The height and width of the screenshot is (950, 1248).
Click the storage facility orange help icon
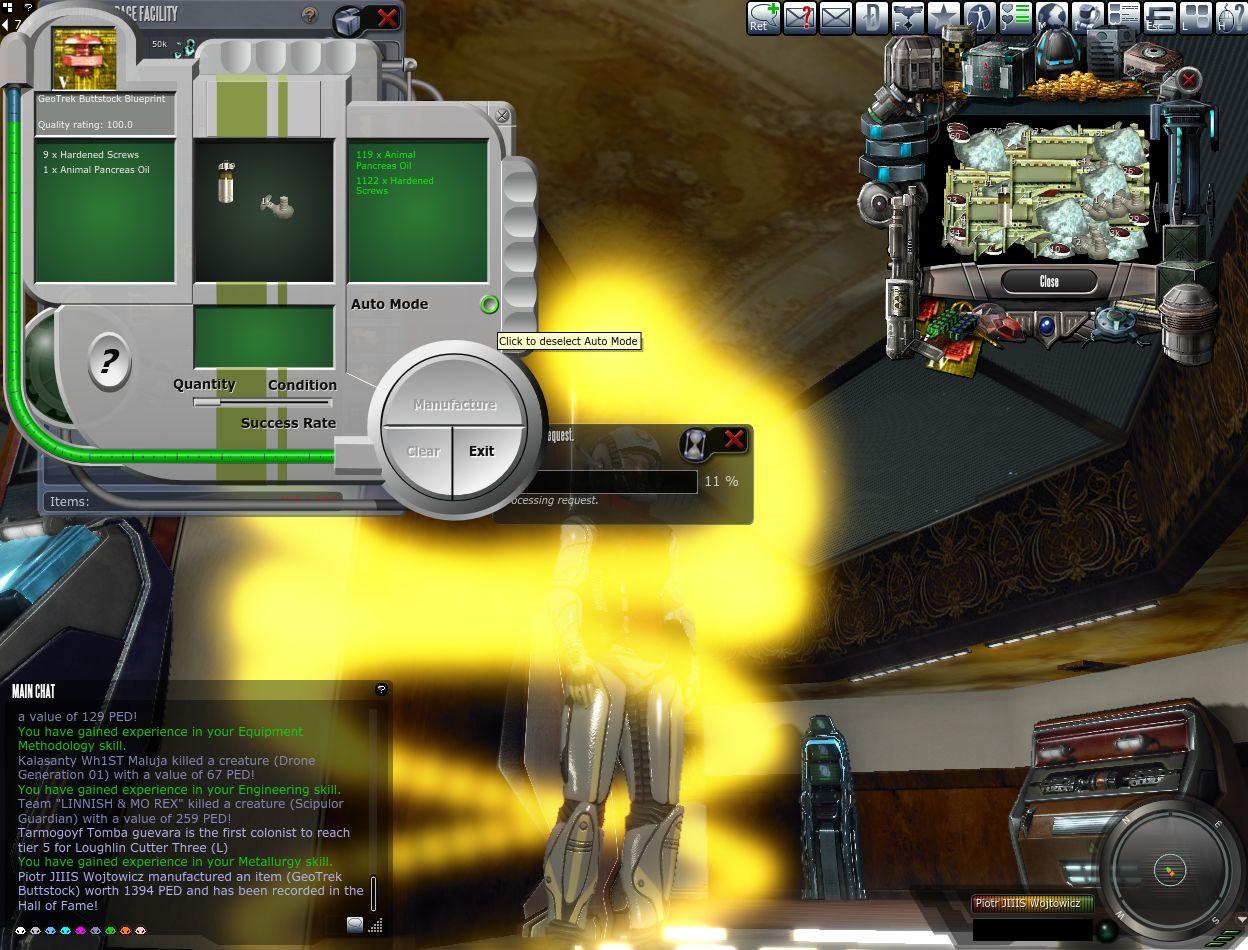[x=310, y=16]
